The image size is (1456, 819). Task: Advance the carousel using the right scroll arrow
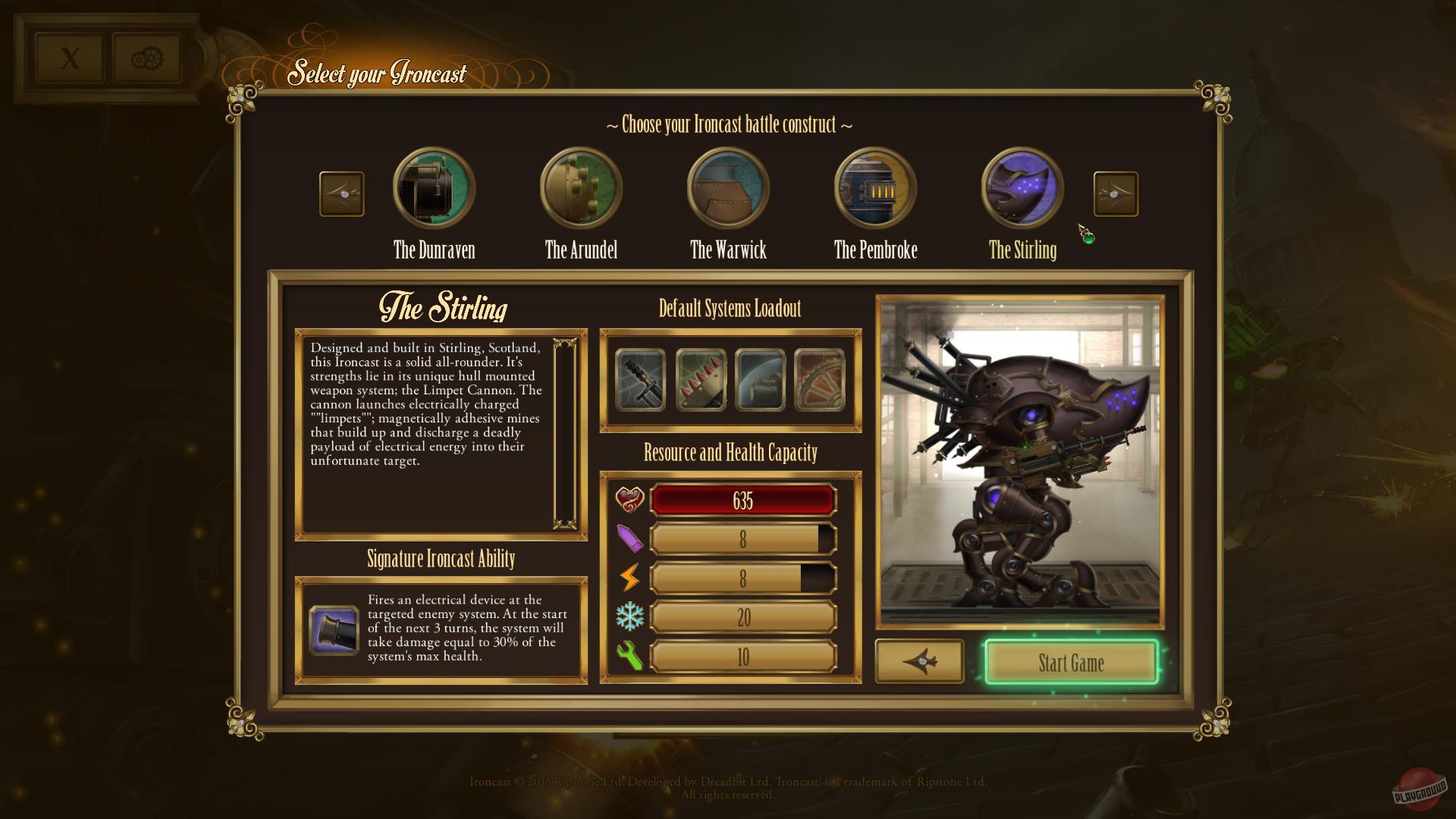1116,193
